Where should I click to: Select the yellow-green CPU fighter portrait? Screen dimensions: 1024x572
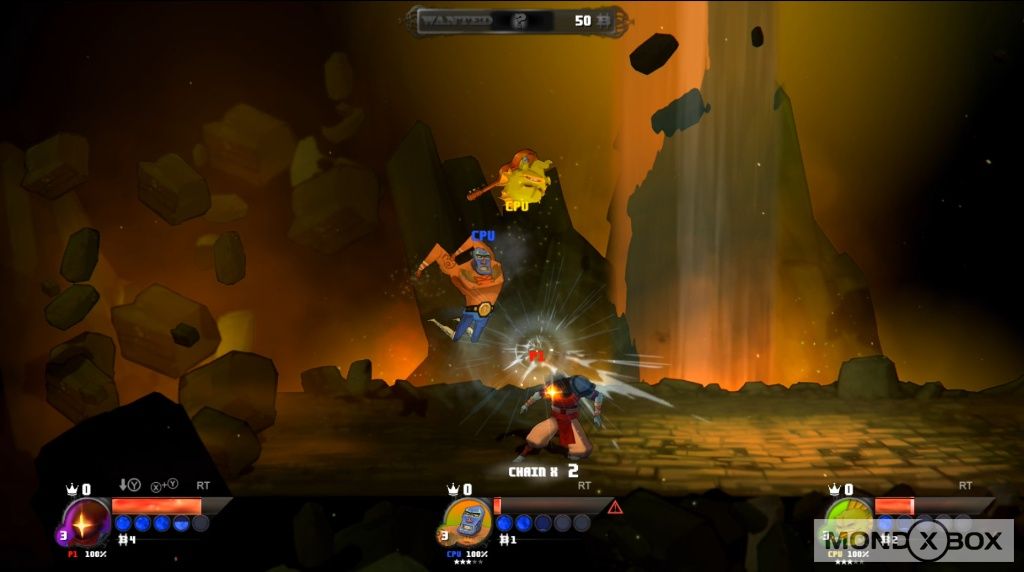(849, 520)
